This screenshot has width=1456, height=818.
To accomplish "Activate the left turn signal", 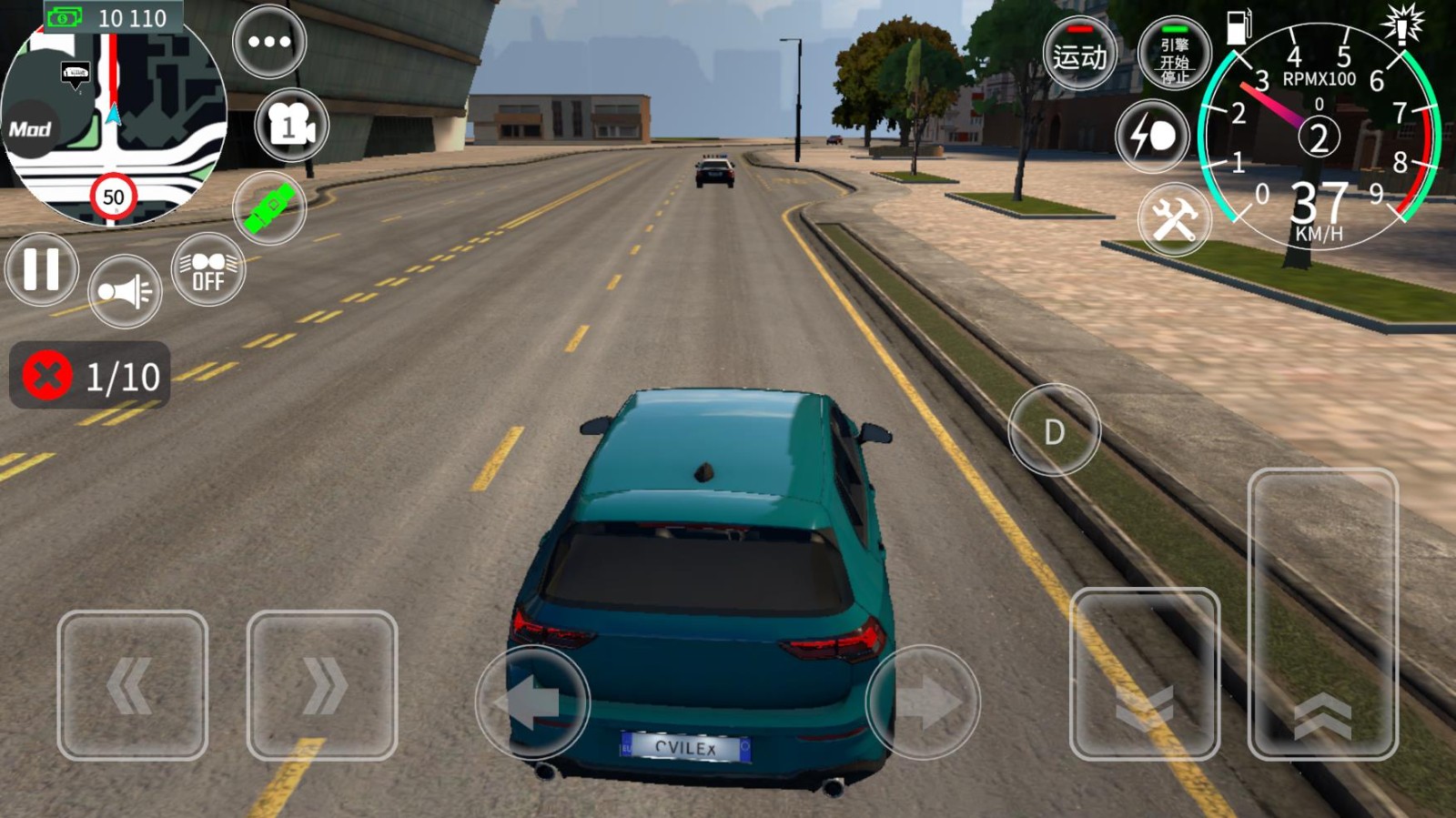I will coord(133,685).
